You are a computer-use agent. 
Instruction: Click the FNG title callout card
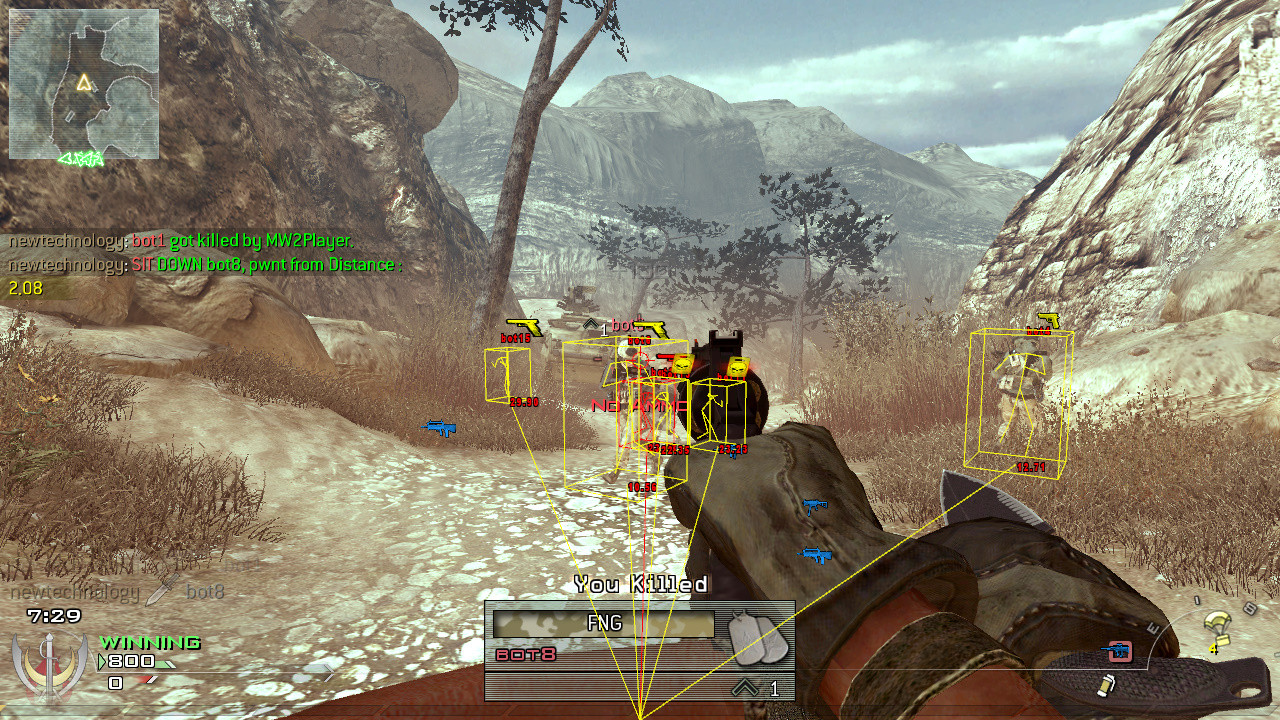pyautogui.click(x=603, y=624)
